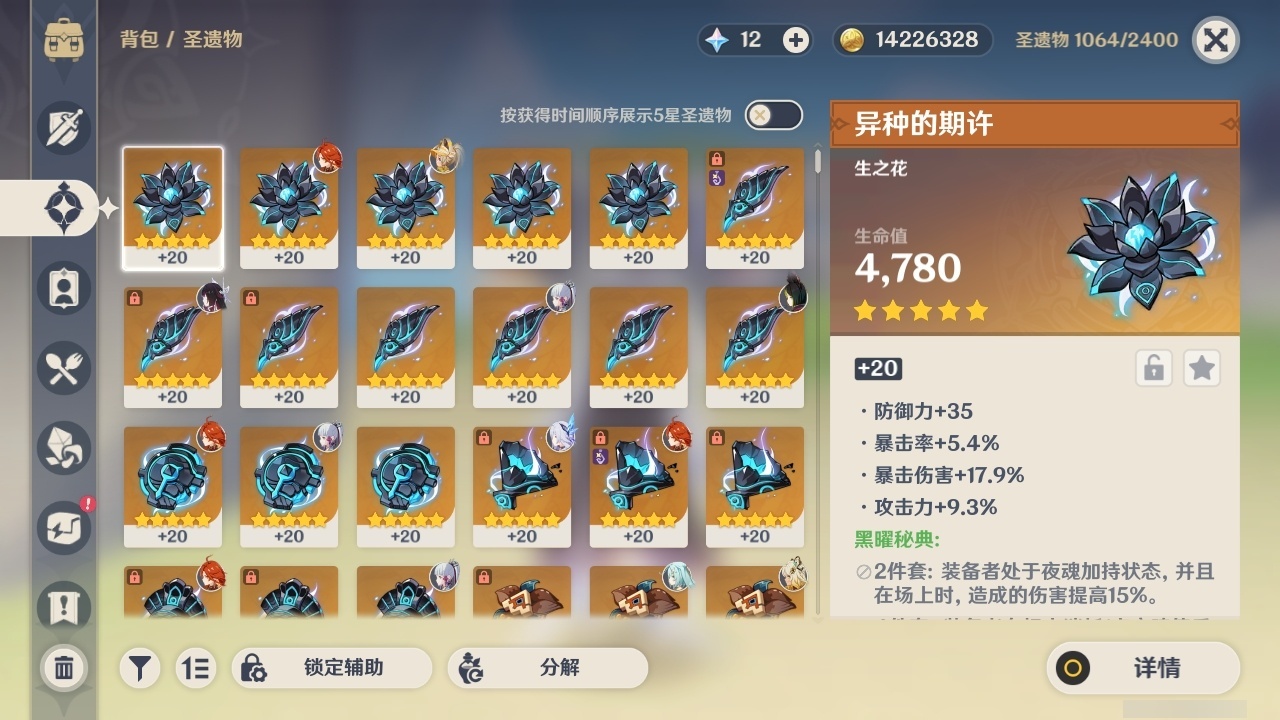Click the 分解 dismantle button

548,668
